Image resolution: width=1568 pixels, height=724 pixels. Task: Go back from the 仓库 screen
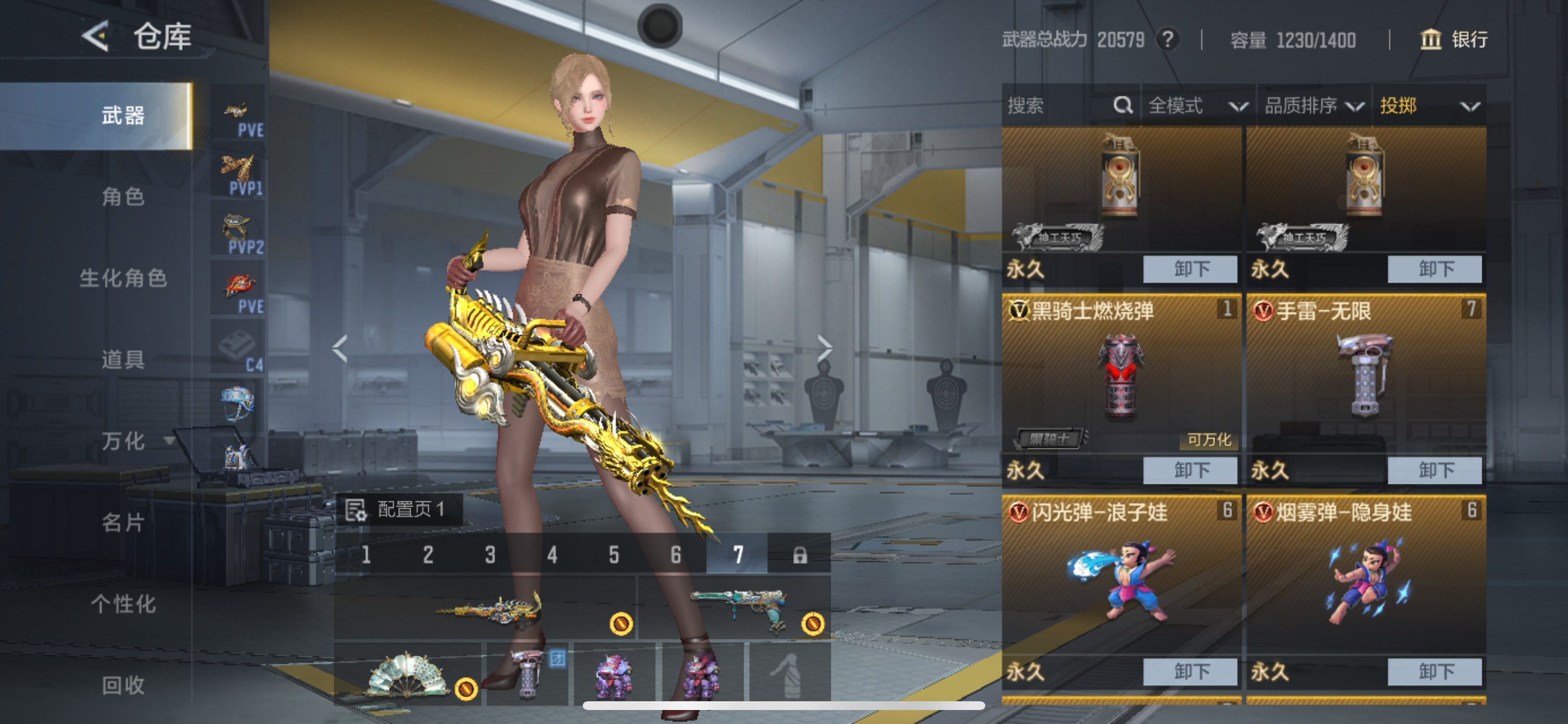96,37
